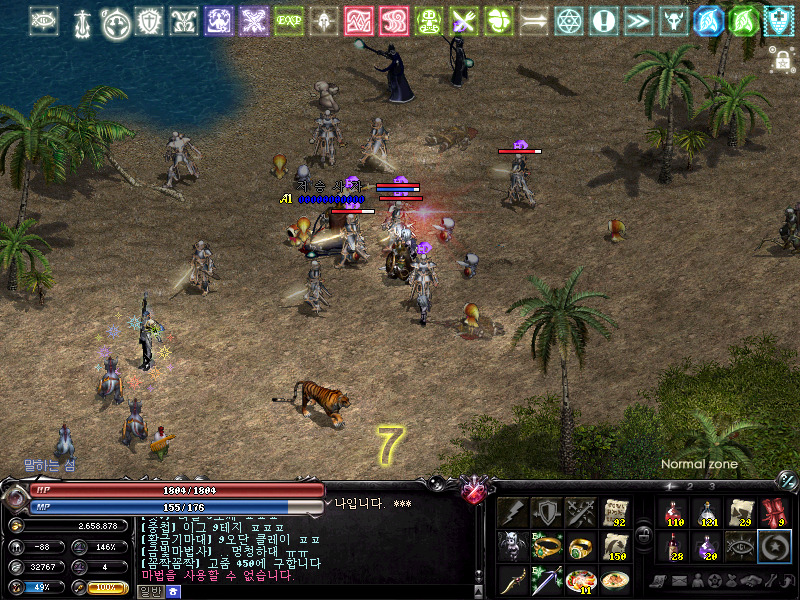Use the red scroll bundle with 9
800x600 pixels.
(x=775, y=513)
